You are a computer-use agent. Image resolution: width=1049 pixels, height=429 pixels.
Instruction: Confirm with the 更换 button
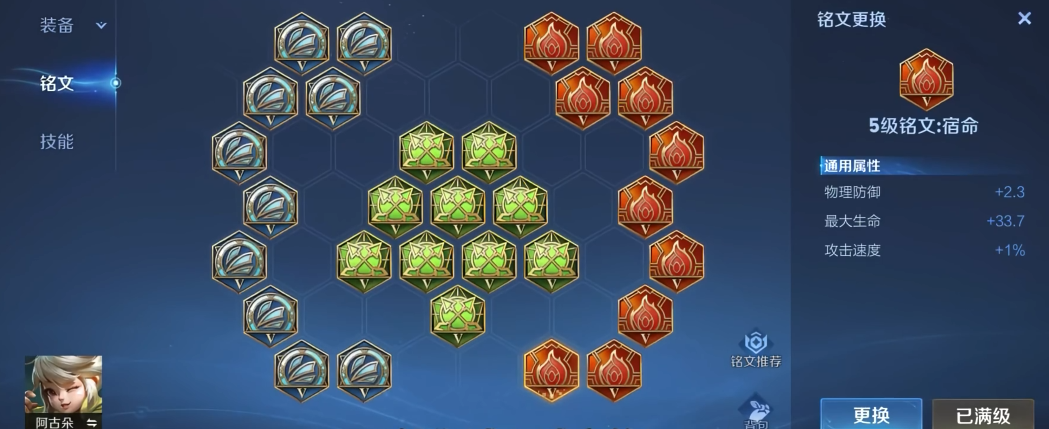click(871, 414)
